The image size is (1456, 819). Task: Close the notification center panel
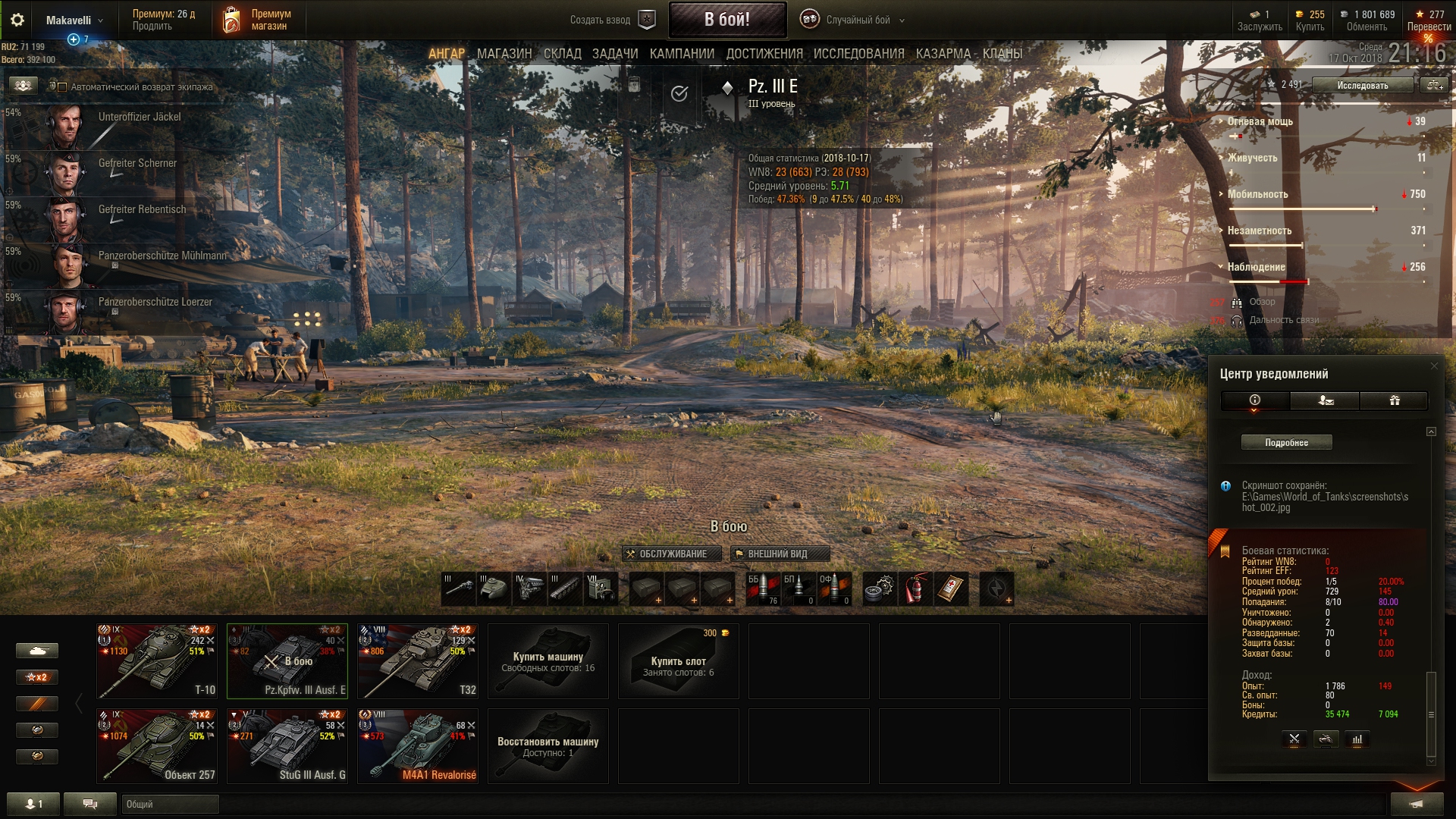(1433, 366)
